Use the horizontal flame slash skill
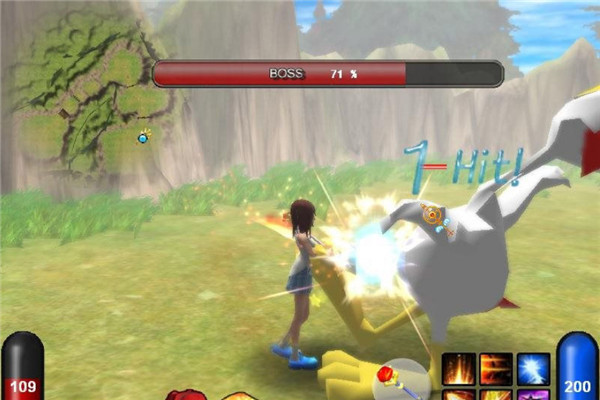600x400 pixels. (496, 368)
